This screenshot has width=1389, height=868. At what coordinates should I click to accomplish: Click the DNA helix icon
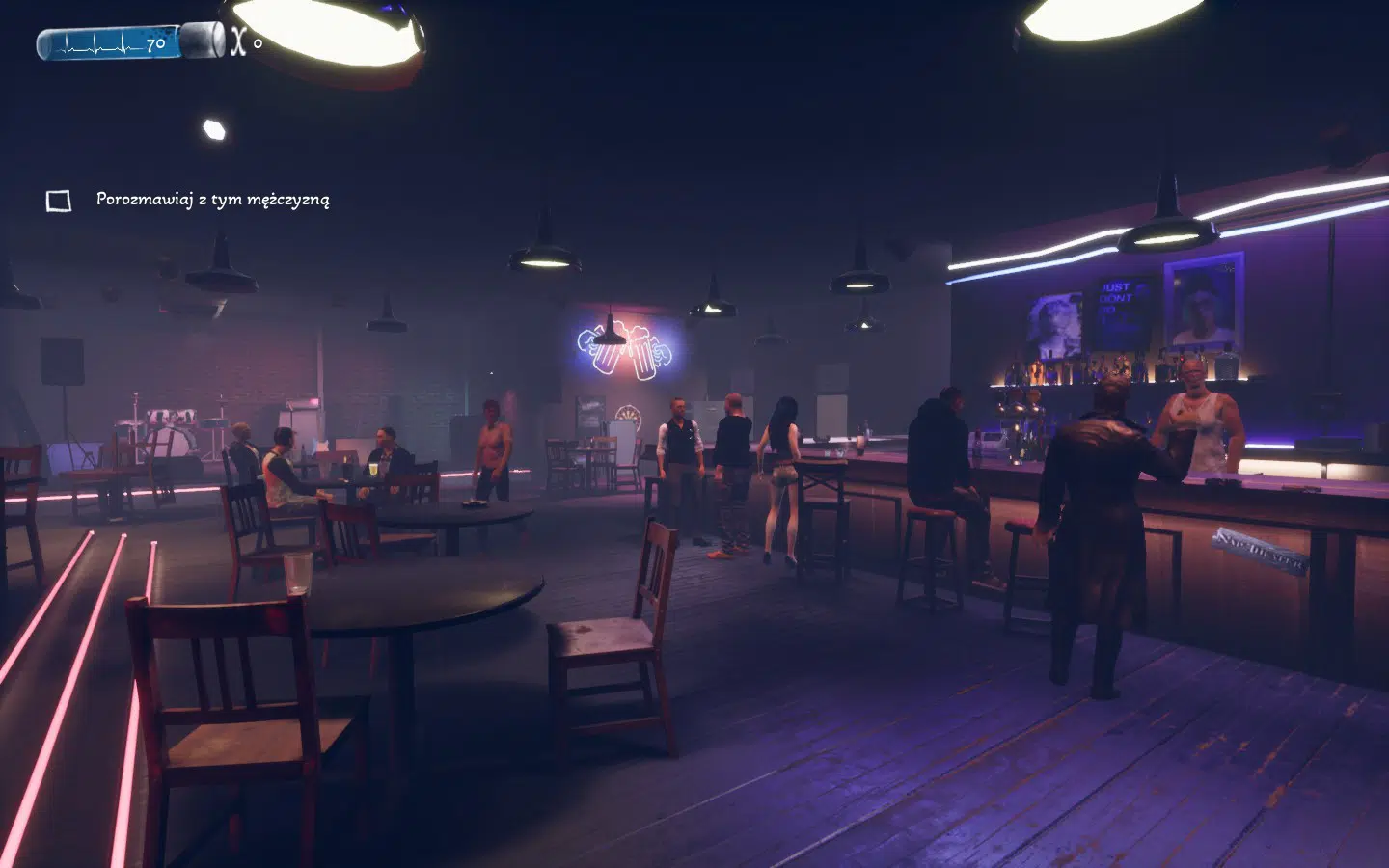(236, 41)
